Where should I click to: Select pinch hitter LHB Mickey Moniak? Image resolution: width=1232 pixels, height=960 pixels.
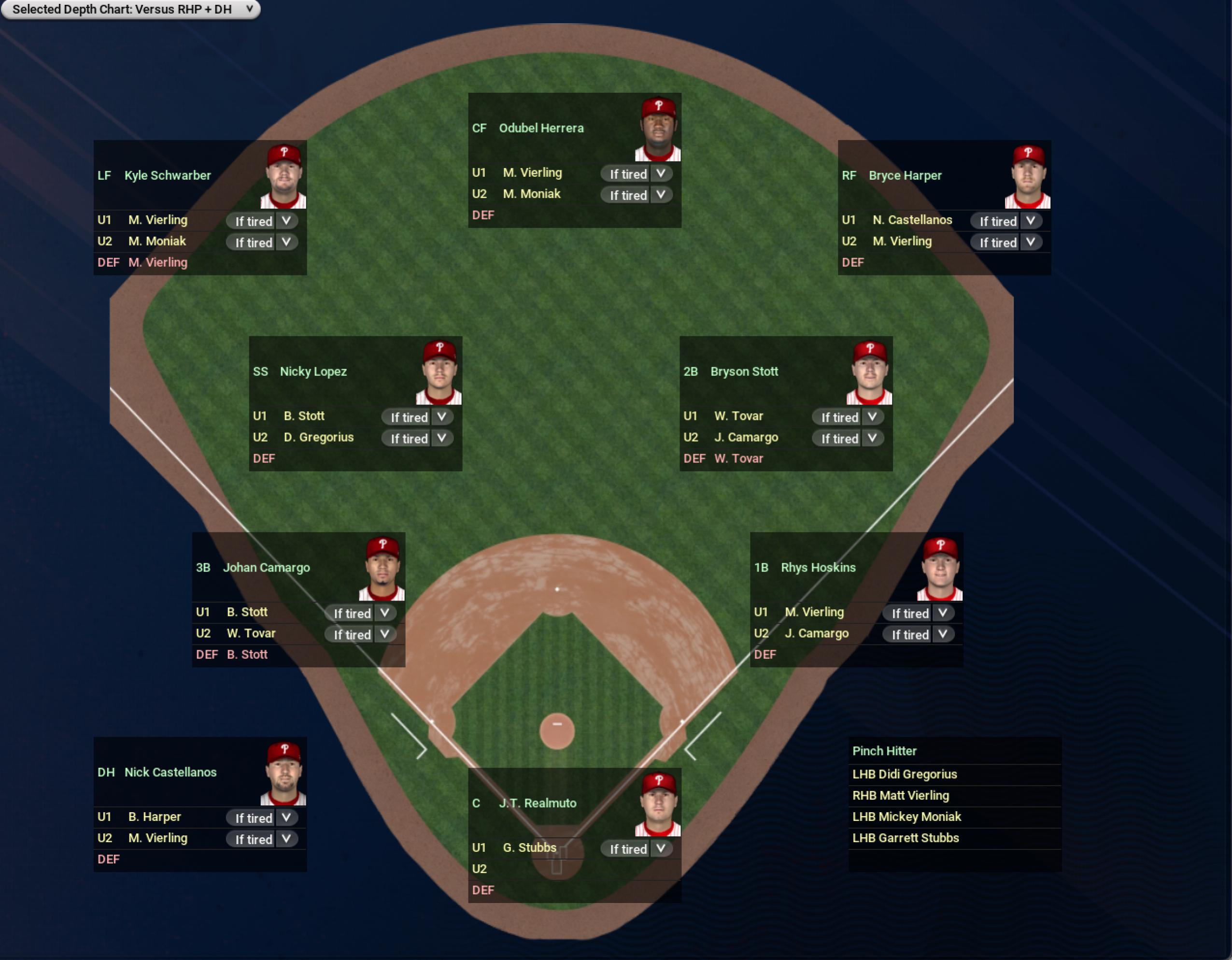coord(906,817)
